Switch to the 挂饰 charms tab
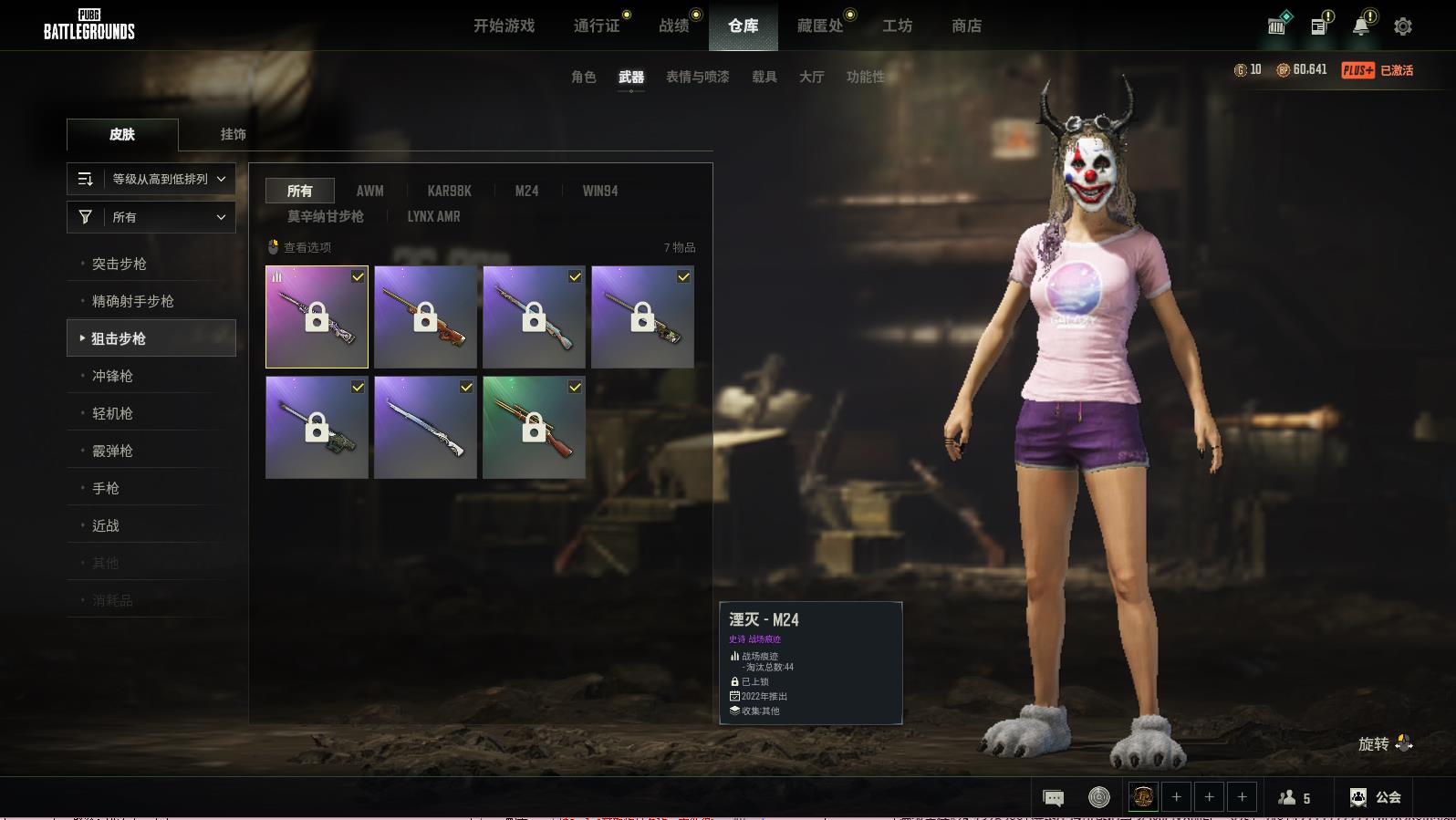 pyautogui.click(x=233, y=134)
